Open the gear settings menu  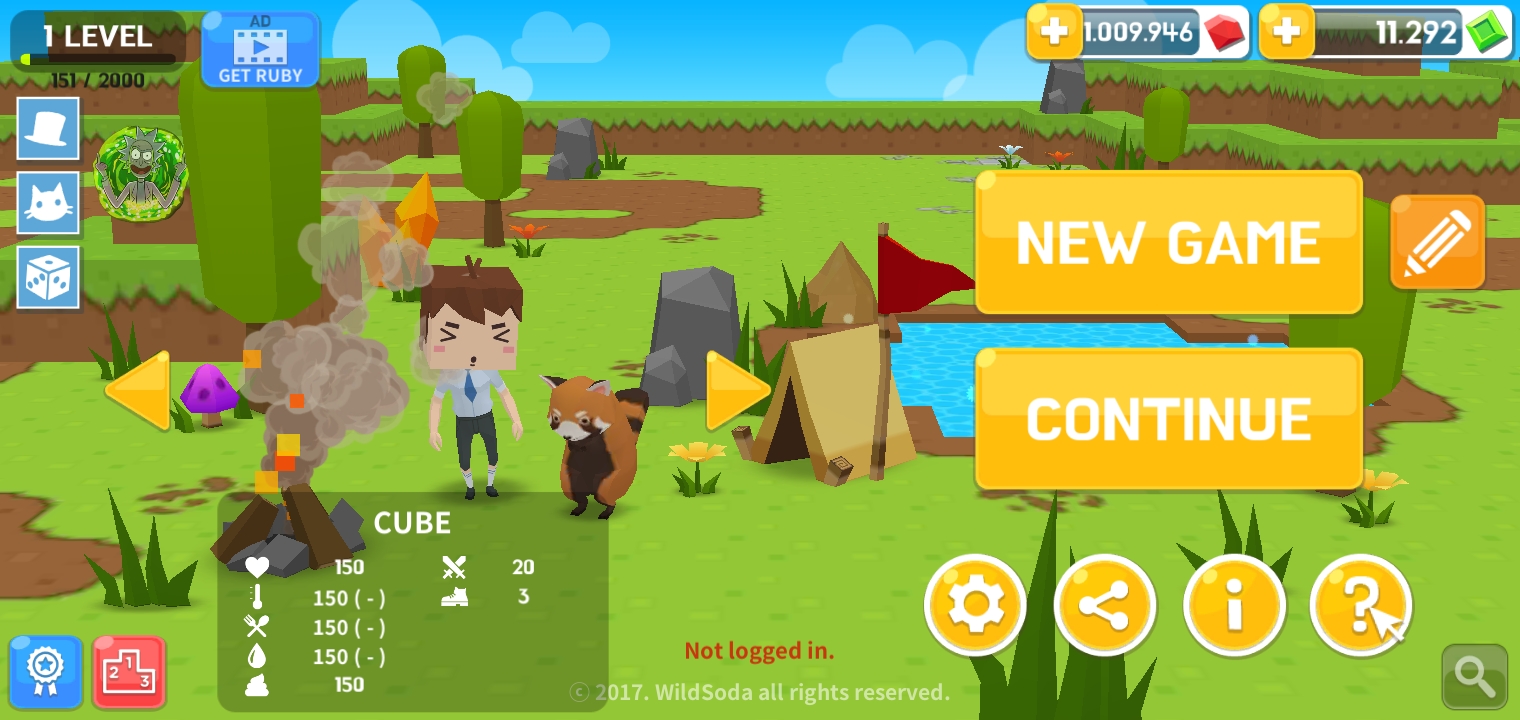975,605
